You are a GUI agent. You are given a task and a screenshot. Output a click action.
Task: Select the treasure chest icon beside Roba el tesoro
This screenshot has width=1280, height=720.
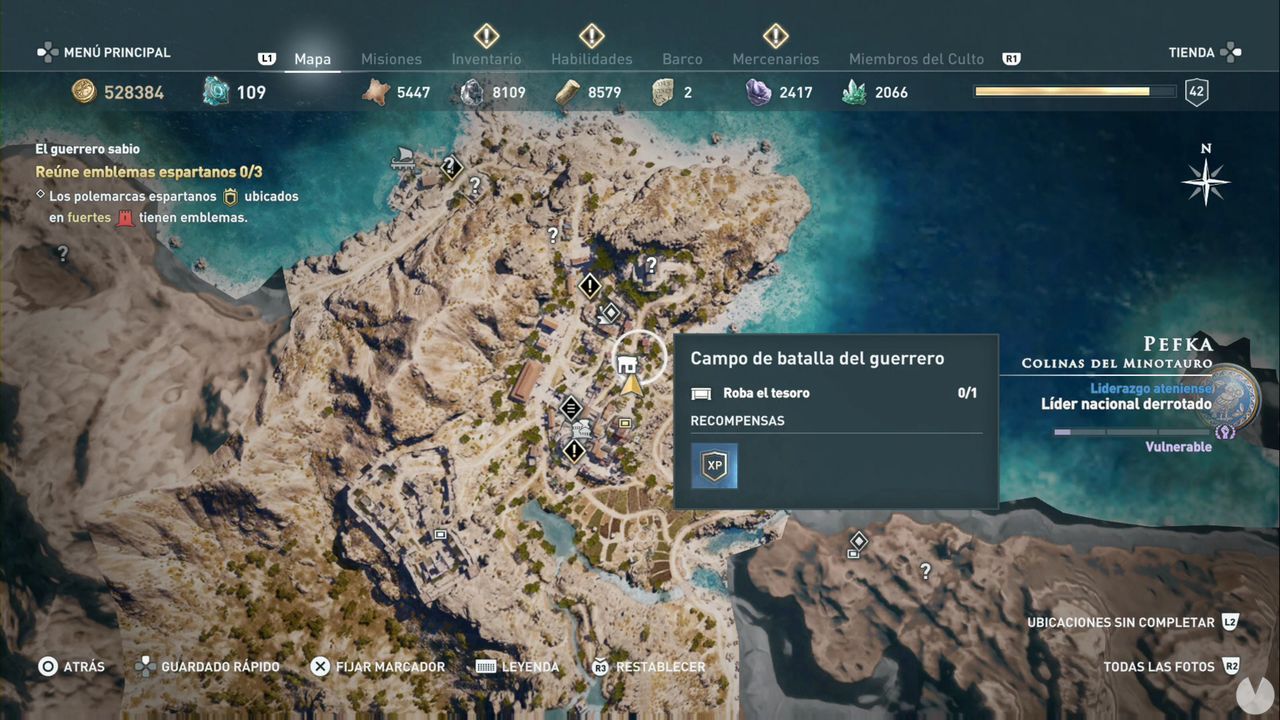700,393
